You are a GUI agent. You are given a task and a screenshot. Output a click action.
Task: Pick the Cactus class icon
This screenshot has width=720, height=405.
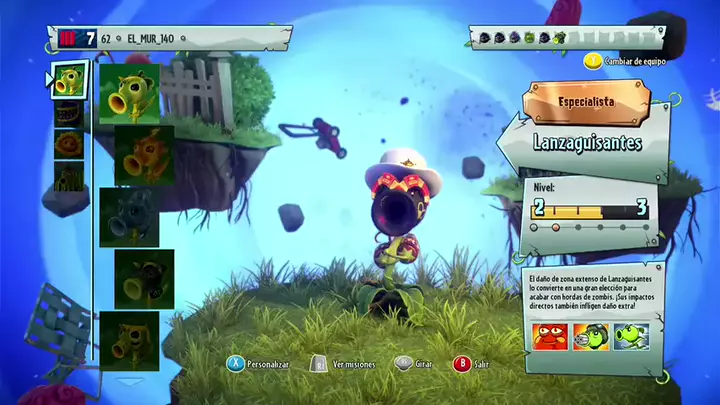click(x=68, y=178)
